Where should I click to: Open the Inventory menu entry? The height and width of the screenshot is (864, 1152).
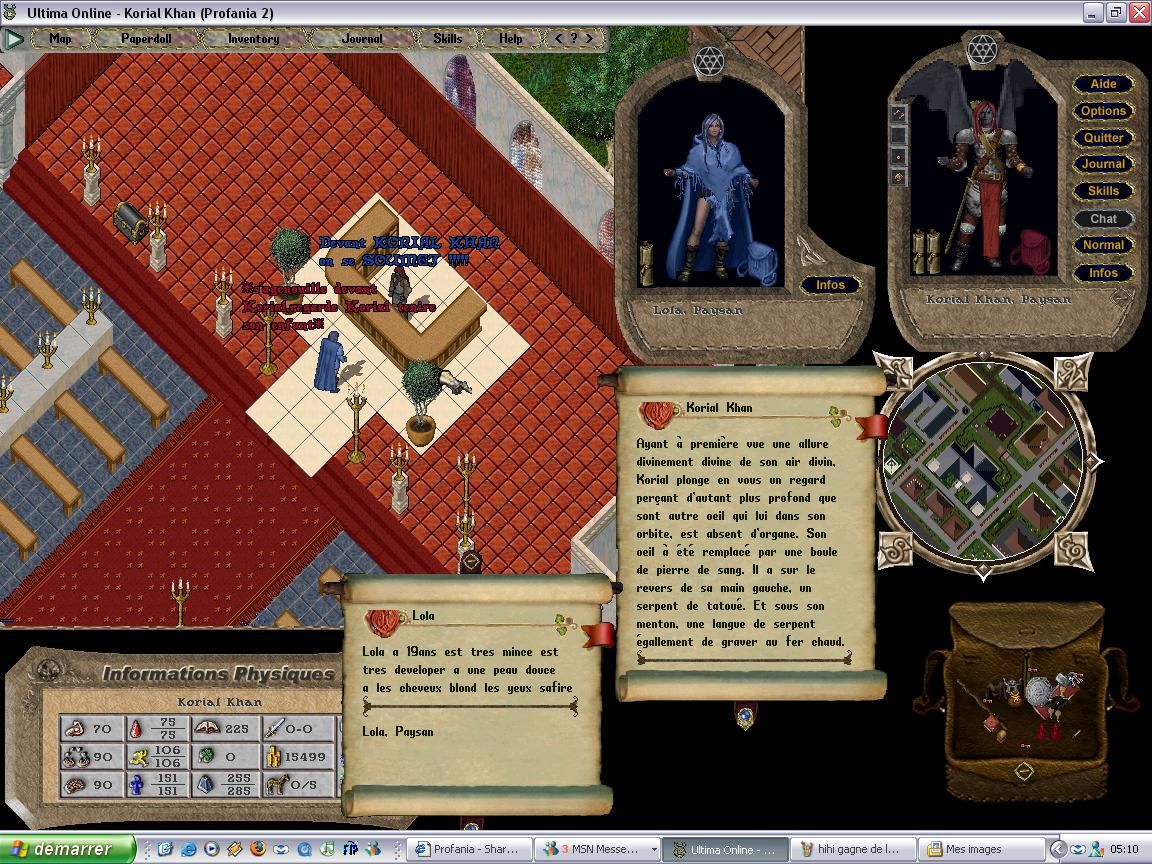[x=253, y=39]
